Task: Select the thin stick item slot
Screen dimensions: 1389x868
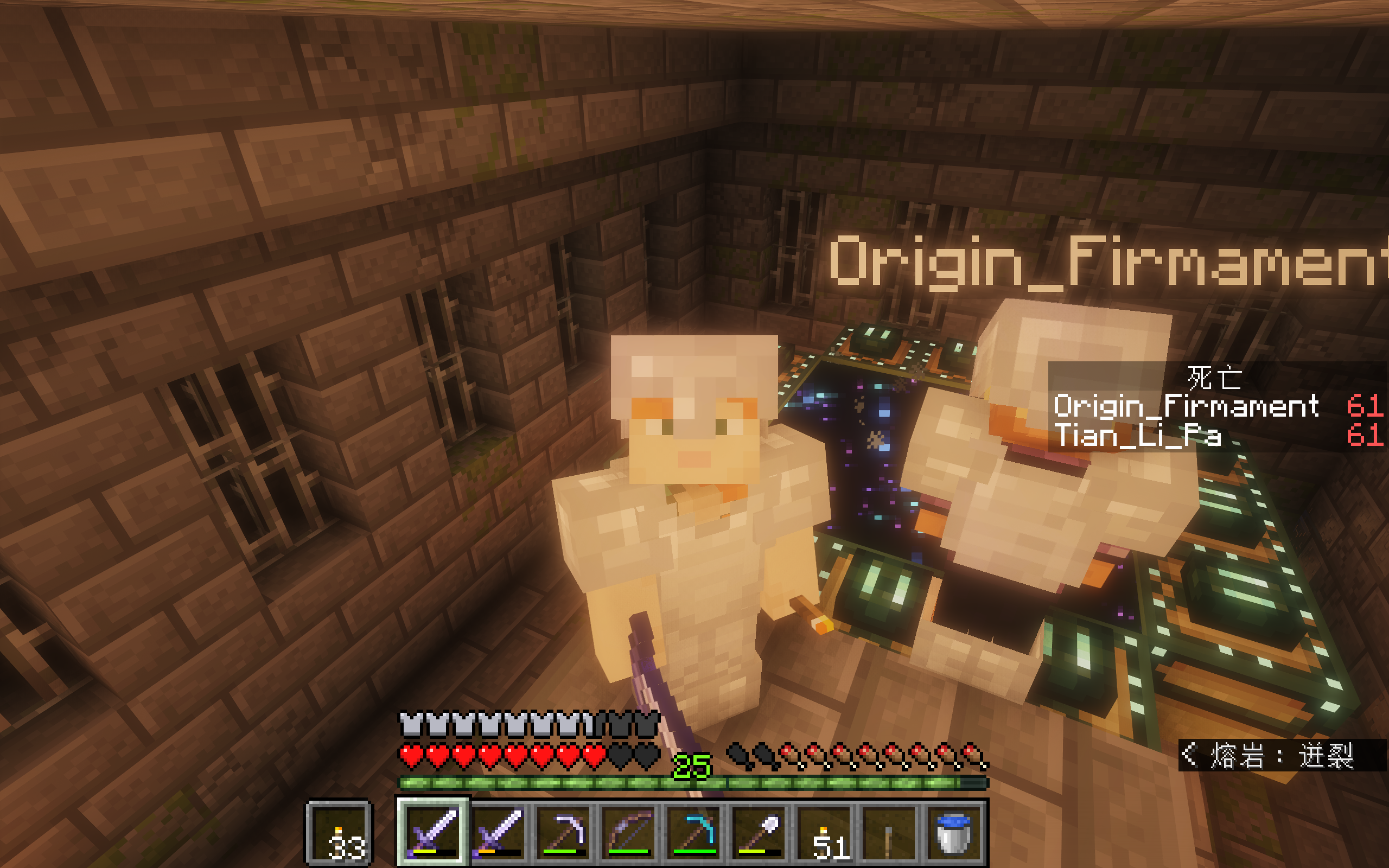Action: (x=889, y=832)
